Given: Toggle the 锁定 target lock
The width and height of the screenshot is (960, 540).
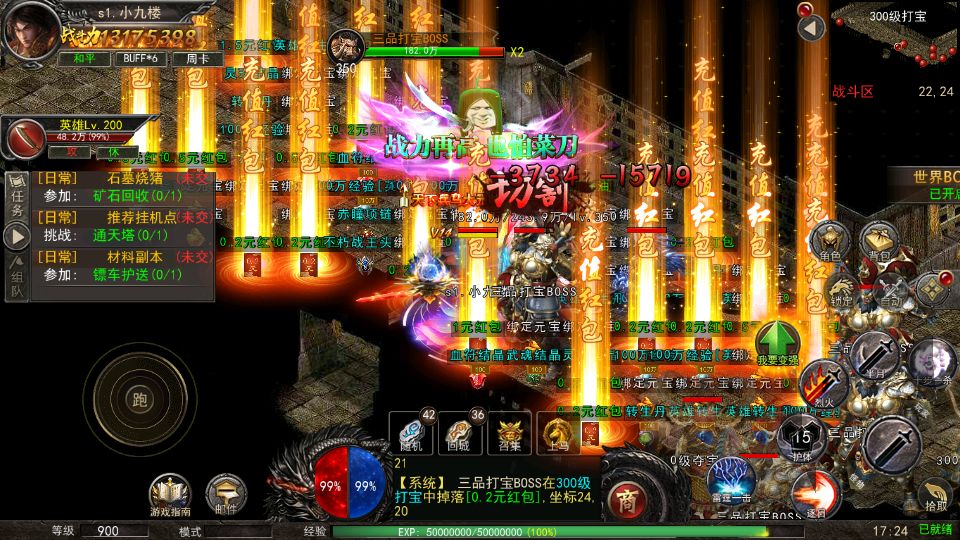Looking at the screenshot, I should pos(840,288).
